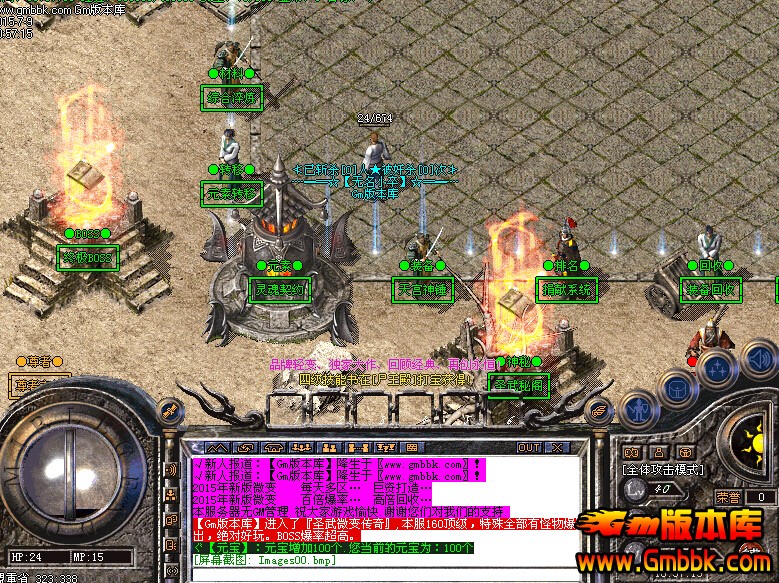Click the mountain icon above chat
This screenshot has width=779, height=583.
coord(219,447)
